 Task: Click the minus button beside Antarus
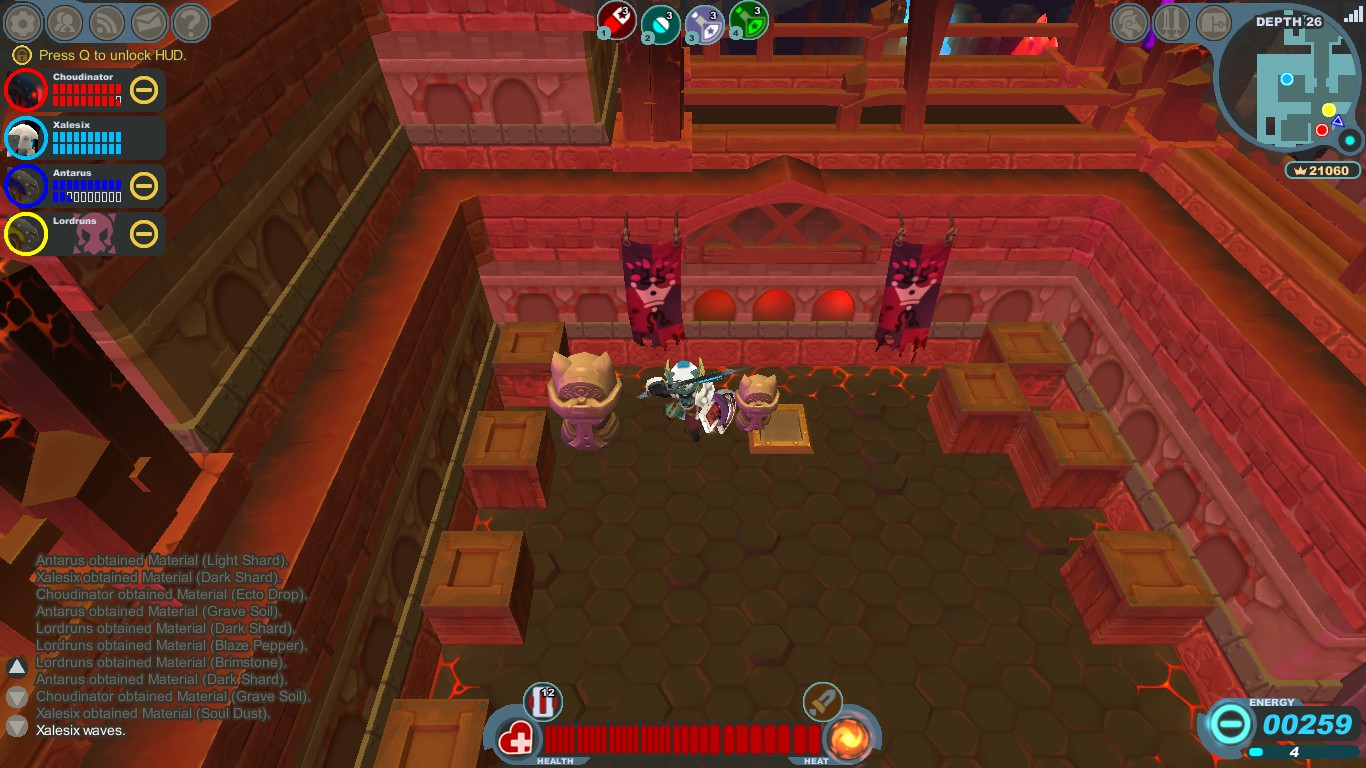pos(144,186)
